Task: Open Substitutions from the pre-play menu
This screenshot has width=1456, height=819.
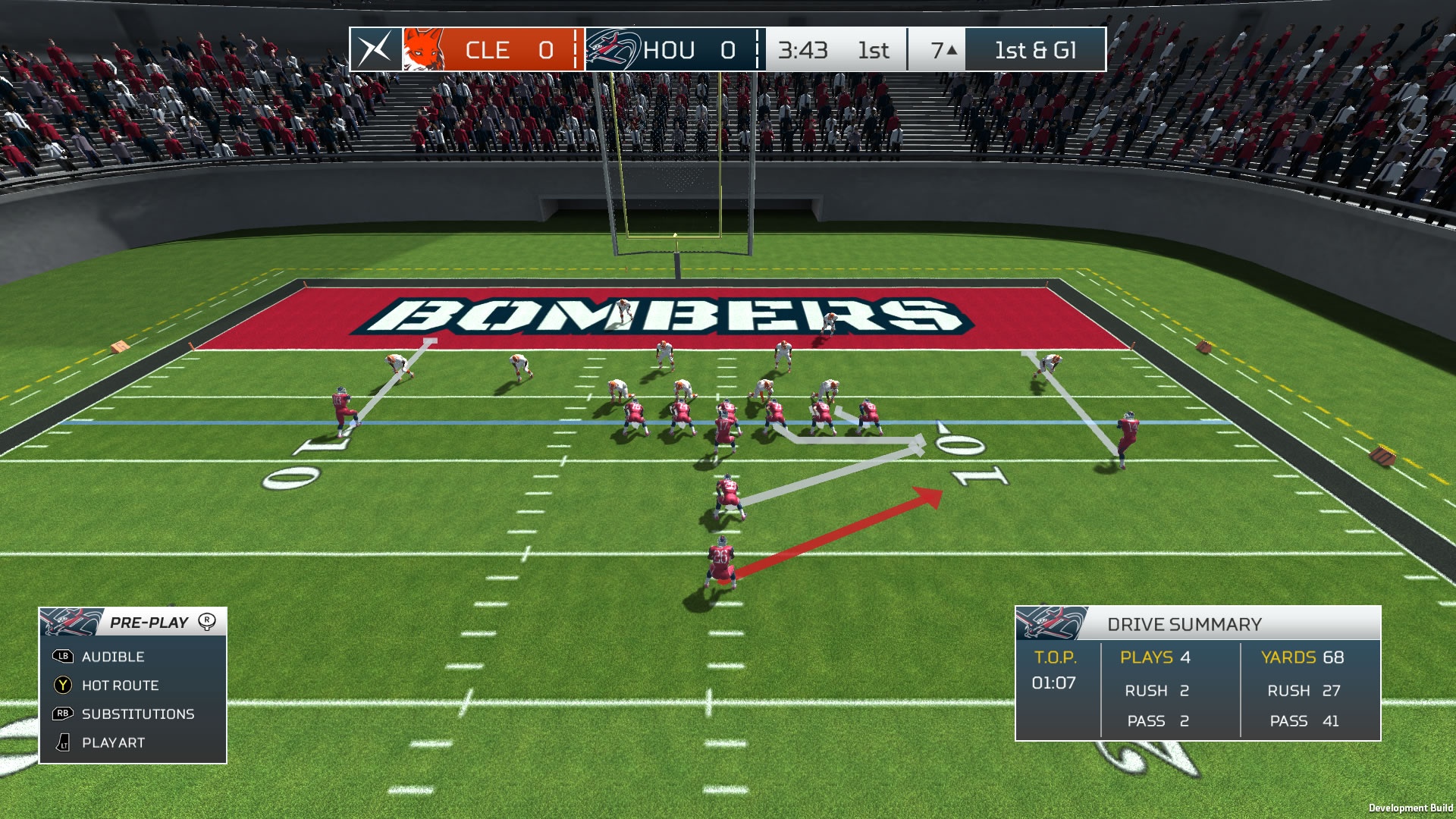Action: coord(137,714)
